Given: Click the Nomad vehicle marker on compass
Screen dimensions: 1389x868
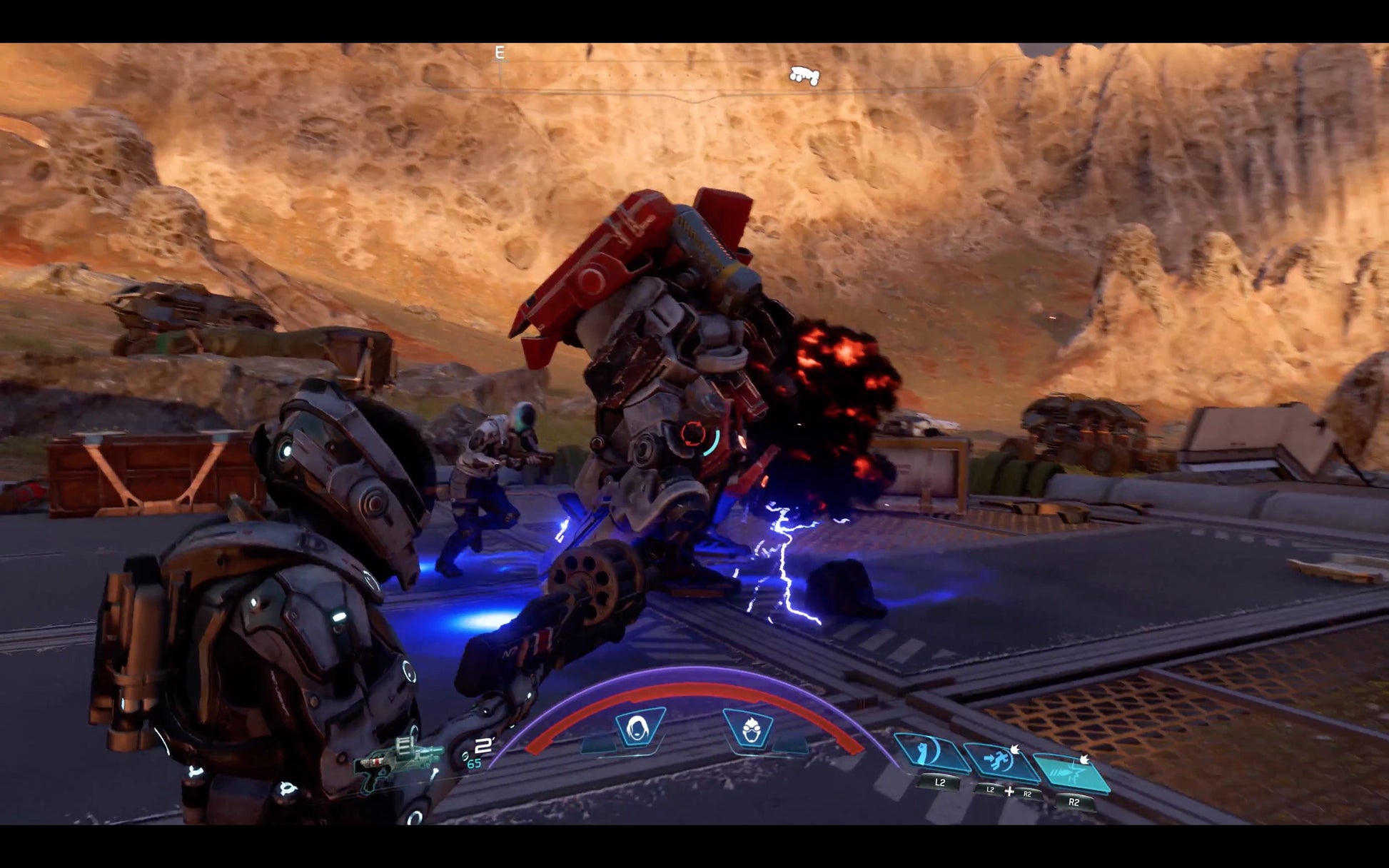Looking at the screenshot, I should pos(804,75).
